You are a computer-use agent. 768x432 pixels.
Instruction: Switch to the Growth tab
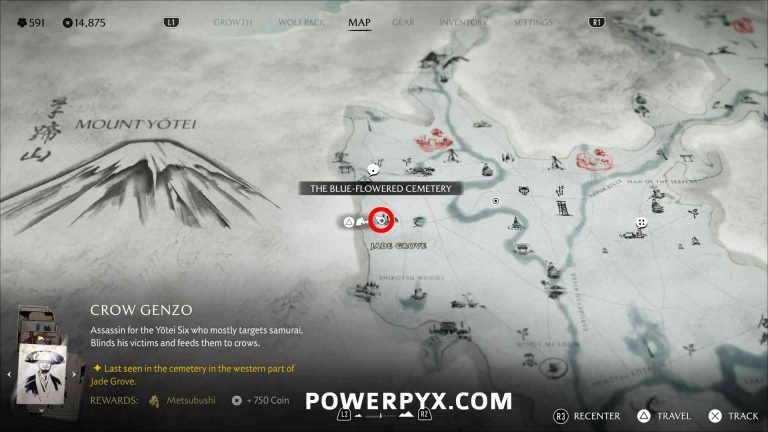coord(233,22)
